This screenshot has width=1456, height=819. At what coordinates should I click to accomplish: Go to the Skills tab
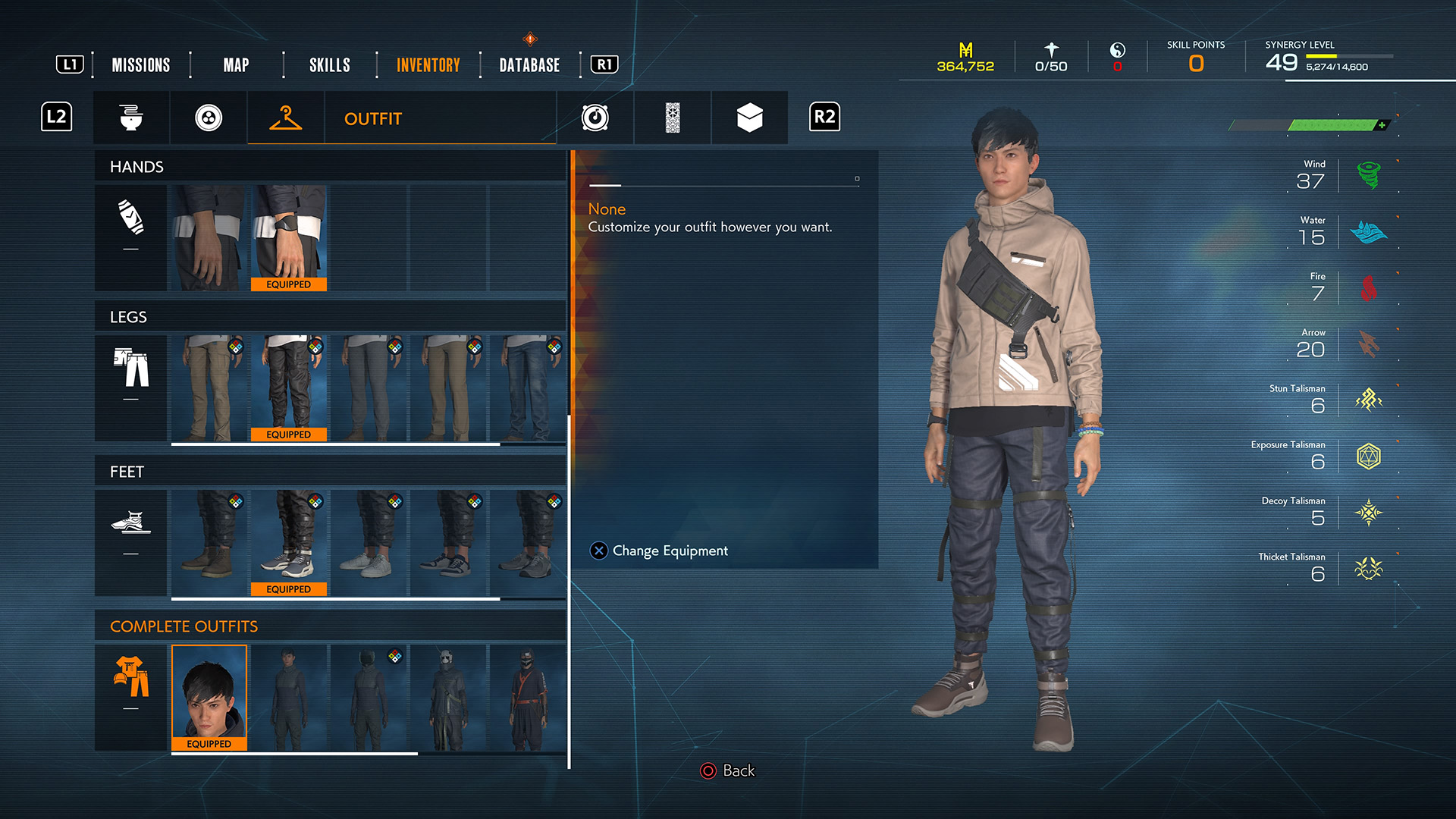pyautogui.click(x=330, y=65)
